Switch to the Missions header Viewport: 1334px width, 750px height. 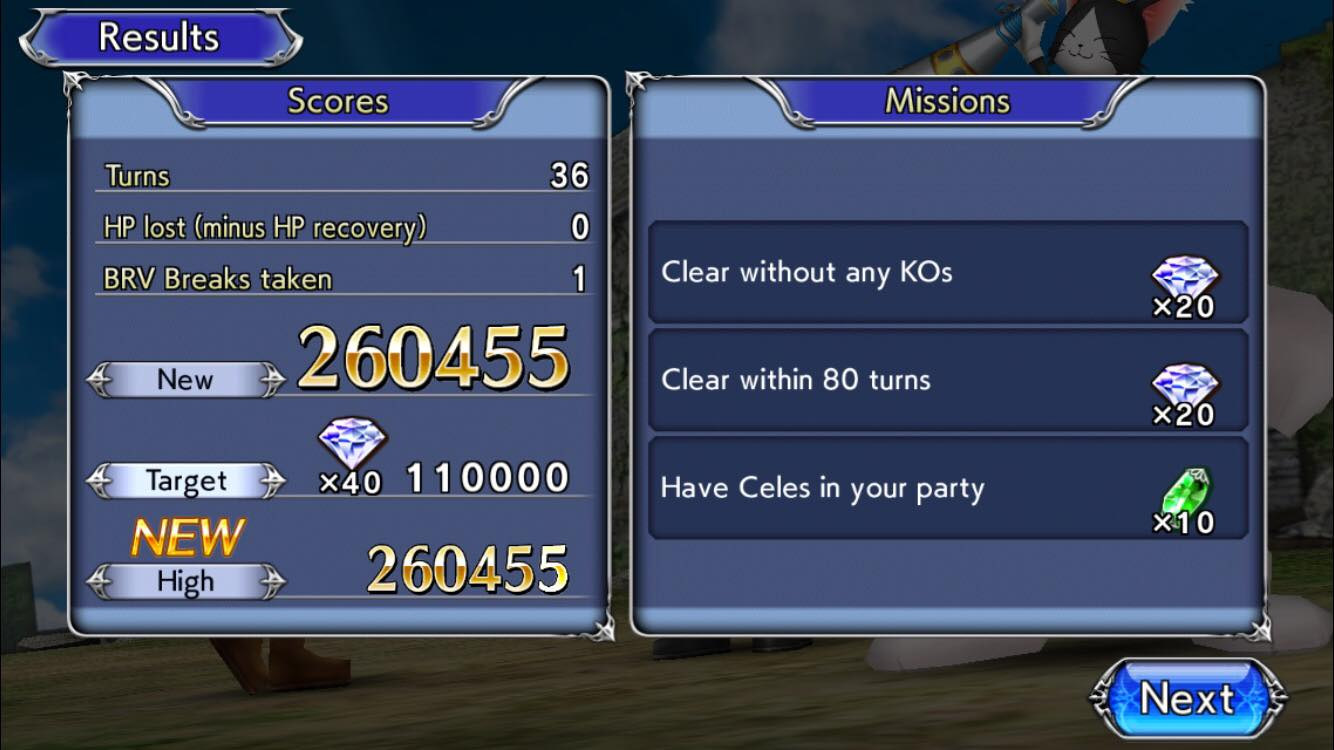click(946, 100)
